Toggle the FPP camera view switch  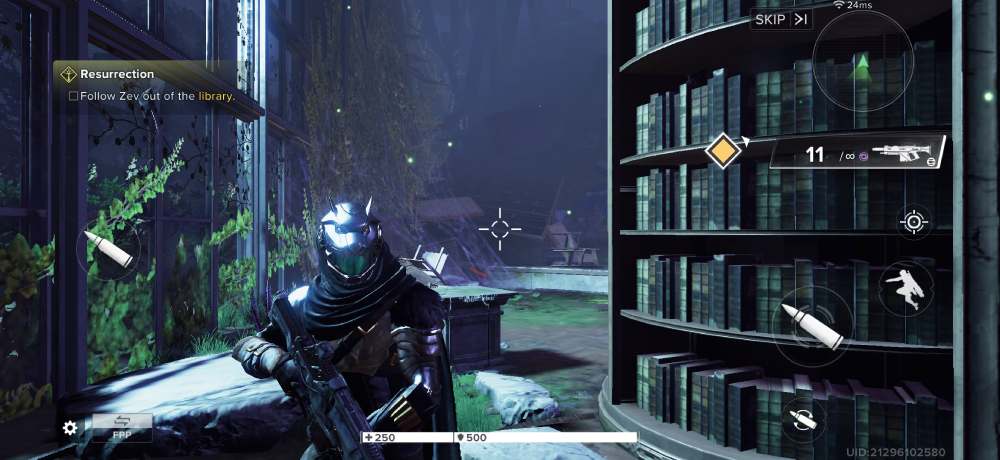[x=122, y=427]
